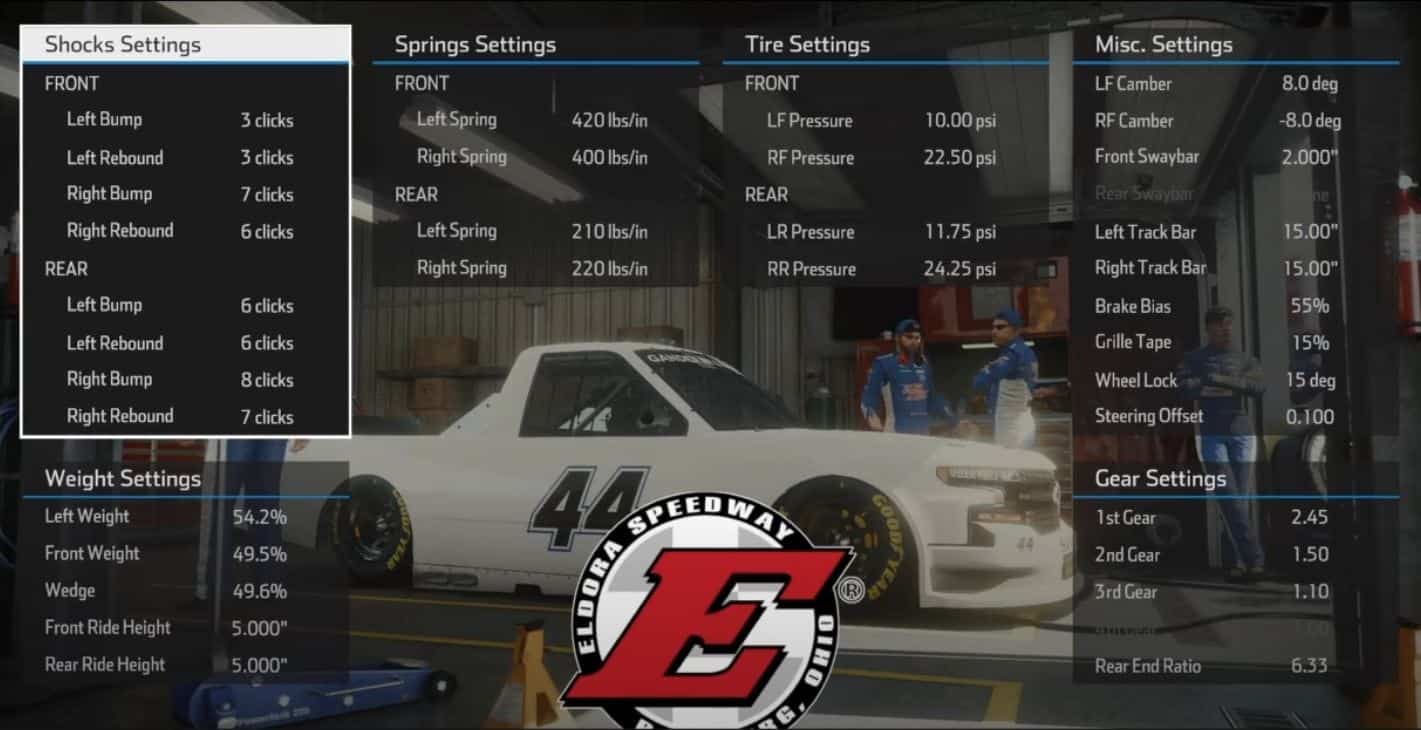
Task: Change the LF Camber 8.0 deg setting
Action: pos(1309,84)
